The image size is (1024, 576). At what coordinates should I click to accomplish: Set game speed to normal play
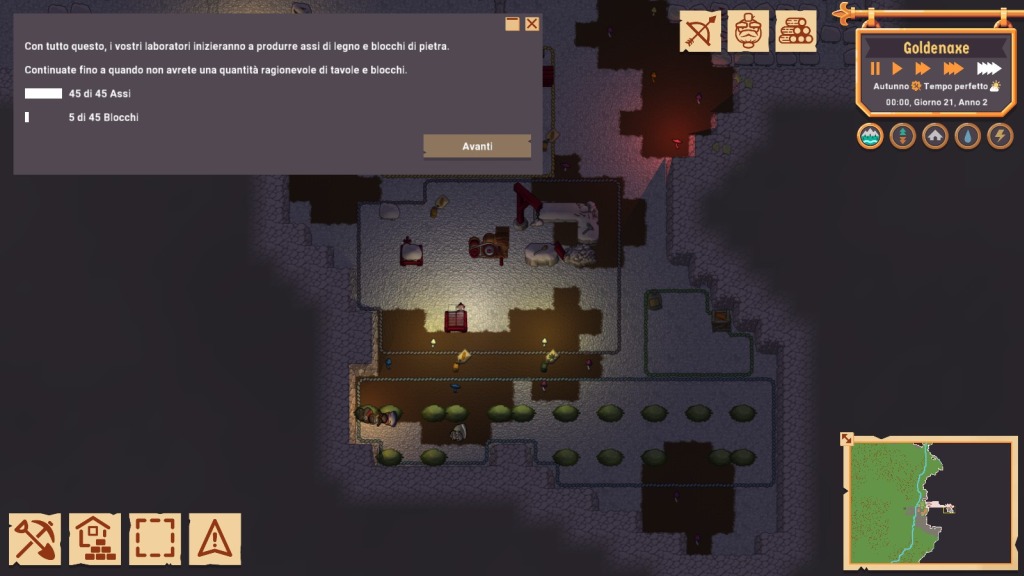(897, 69)
